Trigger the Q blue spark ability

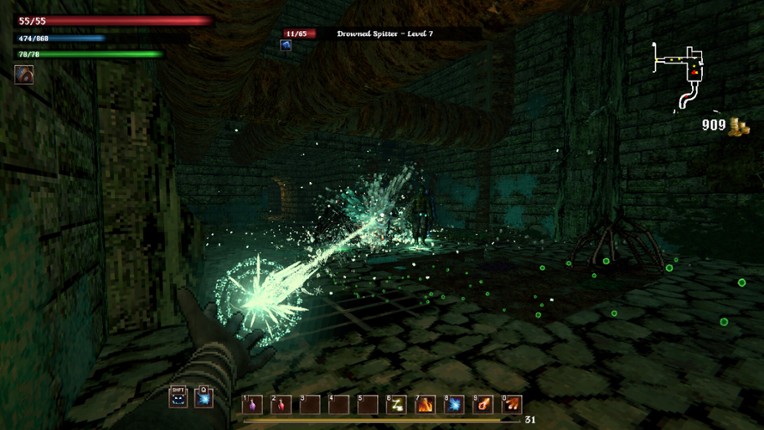point(204,398)
